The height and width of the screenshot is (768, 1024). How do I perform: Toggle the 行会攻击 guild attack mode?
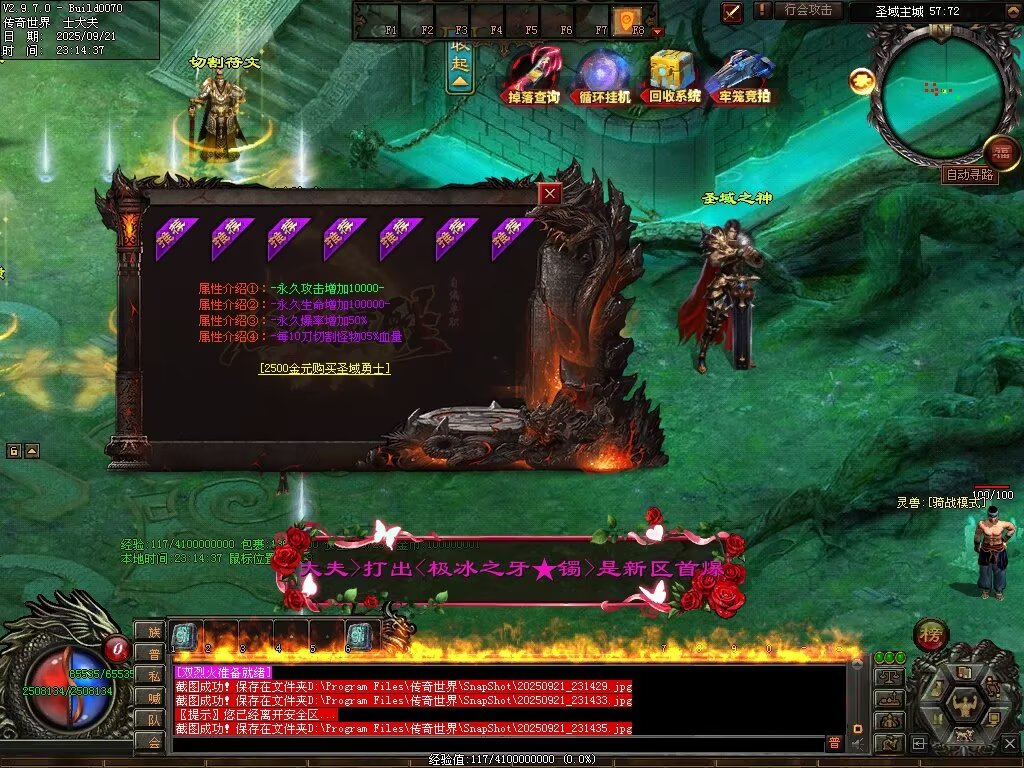click(x=808, y=11)
